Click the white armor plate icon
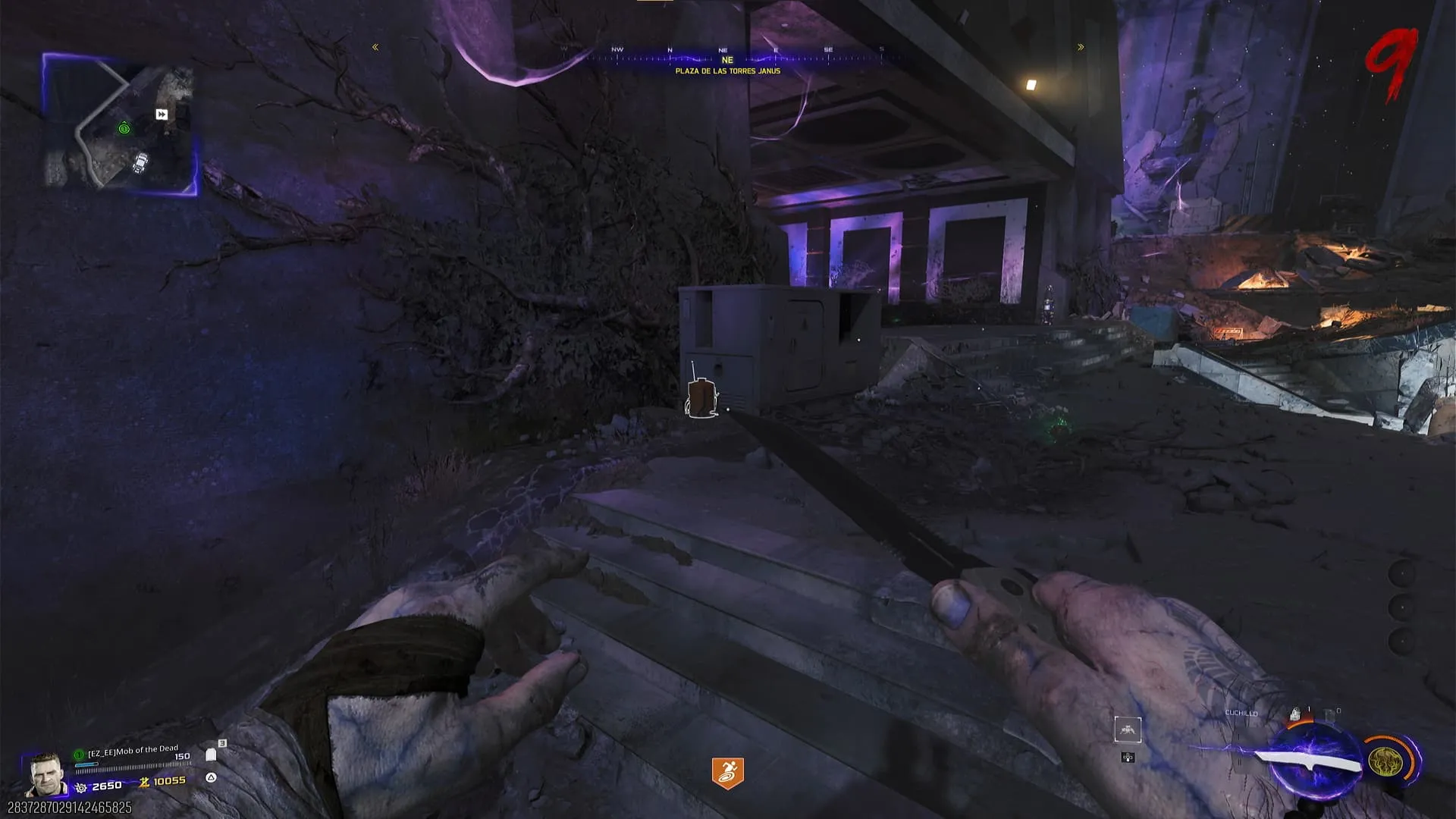The height and width of the screenshot is (819, 1456). (211, 755)
